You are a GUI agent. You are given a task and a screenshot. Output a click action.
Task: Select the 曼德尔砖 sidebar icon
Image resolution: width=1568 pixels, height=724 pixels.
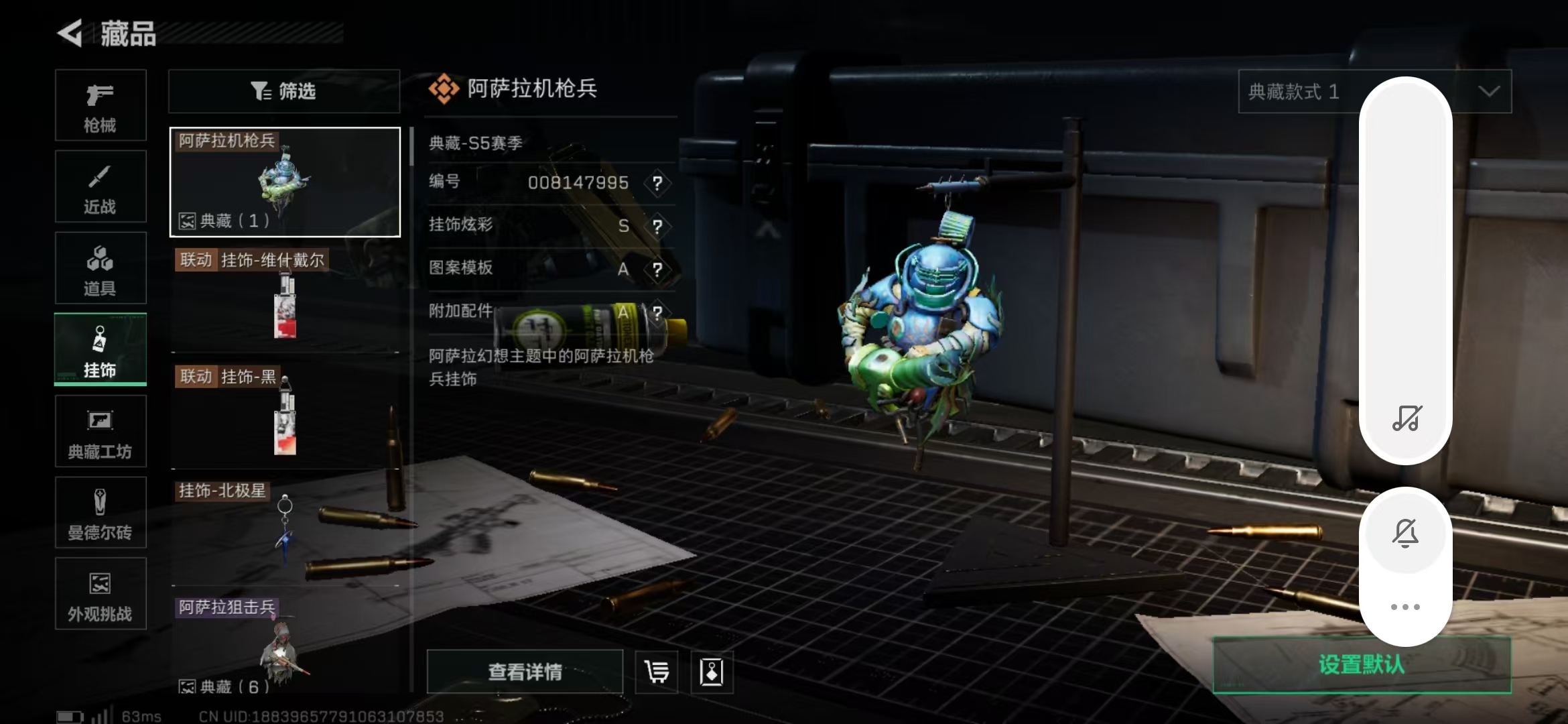pyautogui.click(x=101, y=513)
